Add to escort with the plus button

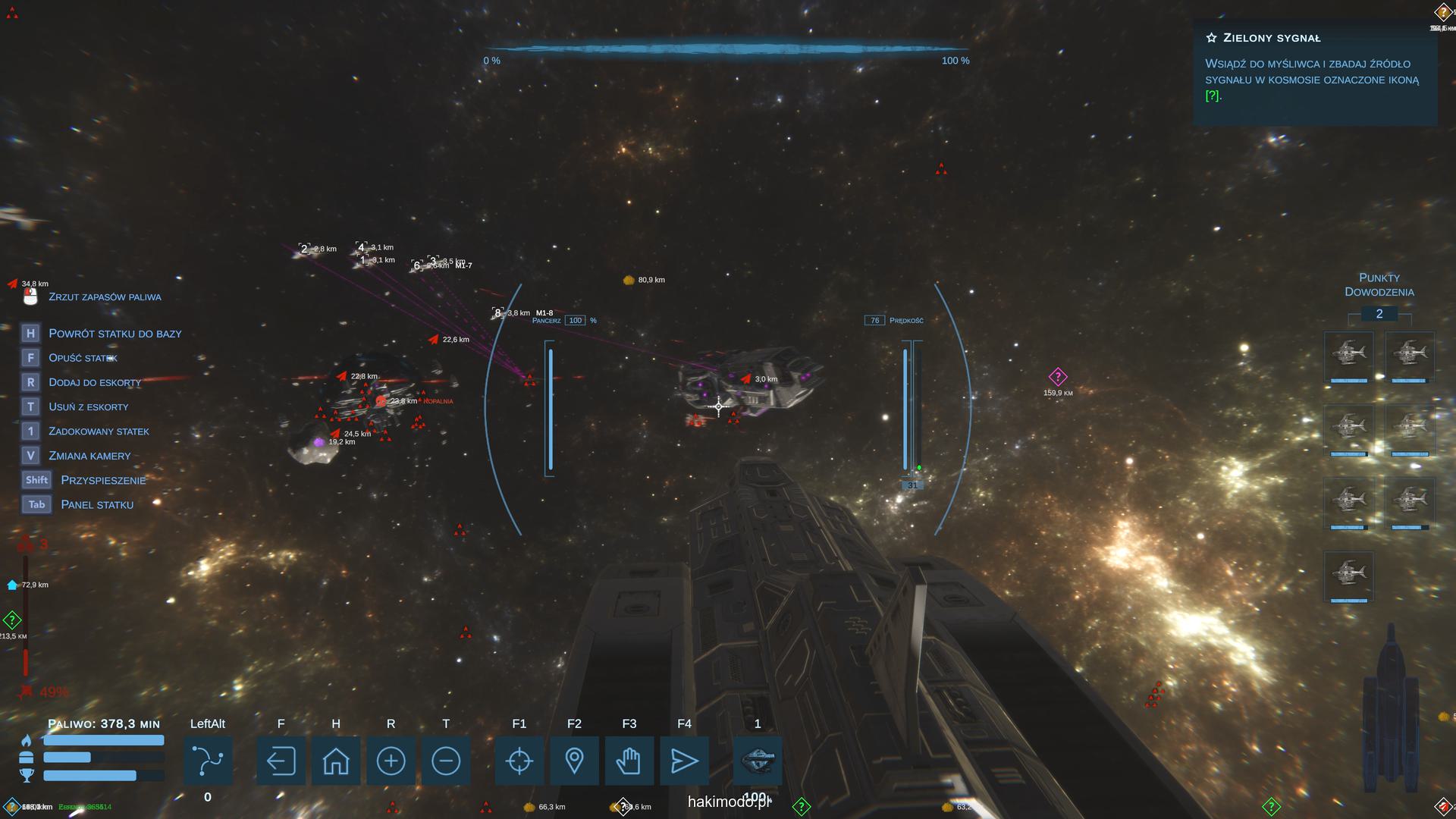[x=391, y=761]
